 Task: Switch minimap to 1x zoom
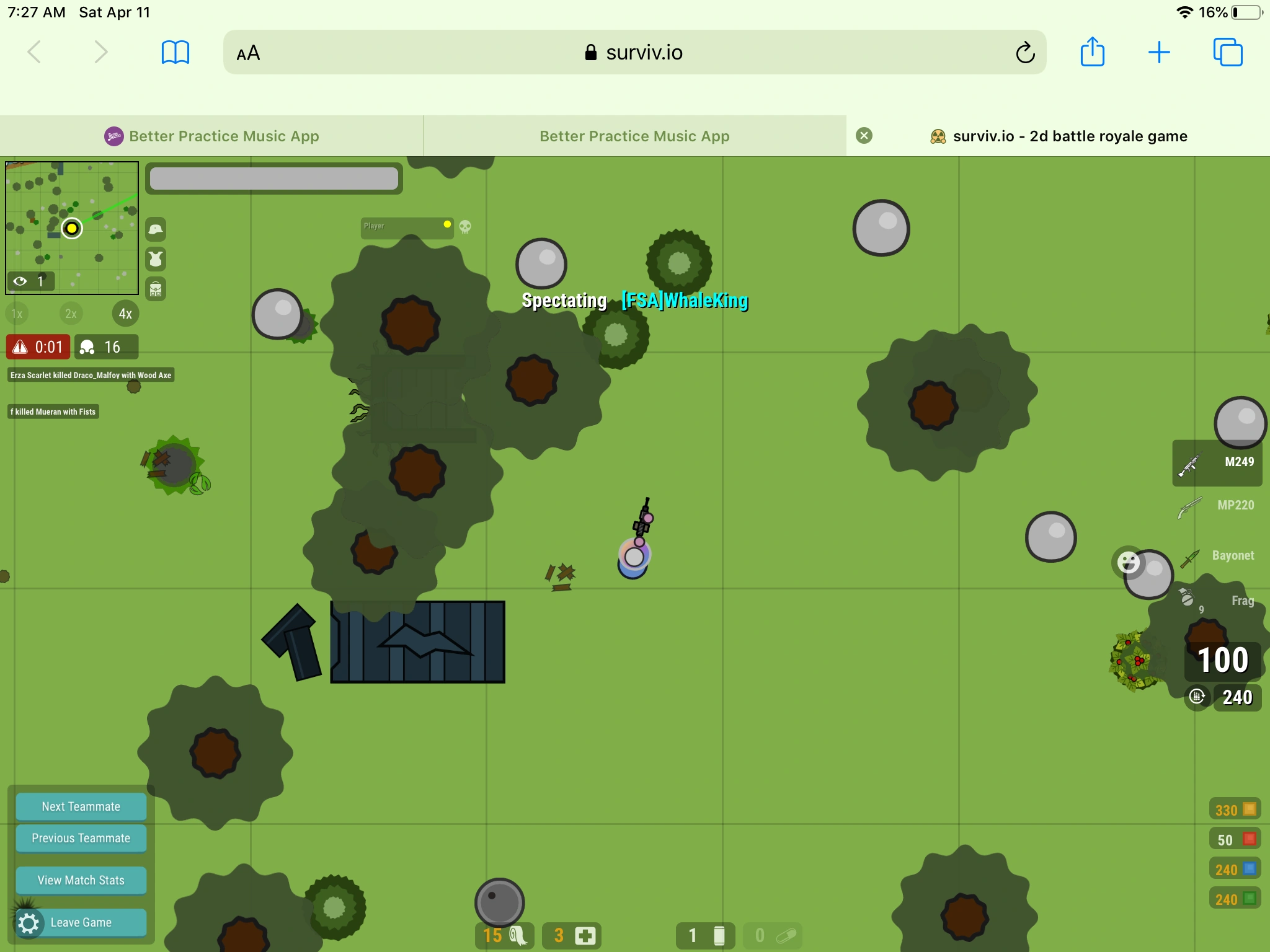[x=16, y=314]
